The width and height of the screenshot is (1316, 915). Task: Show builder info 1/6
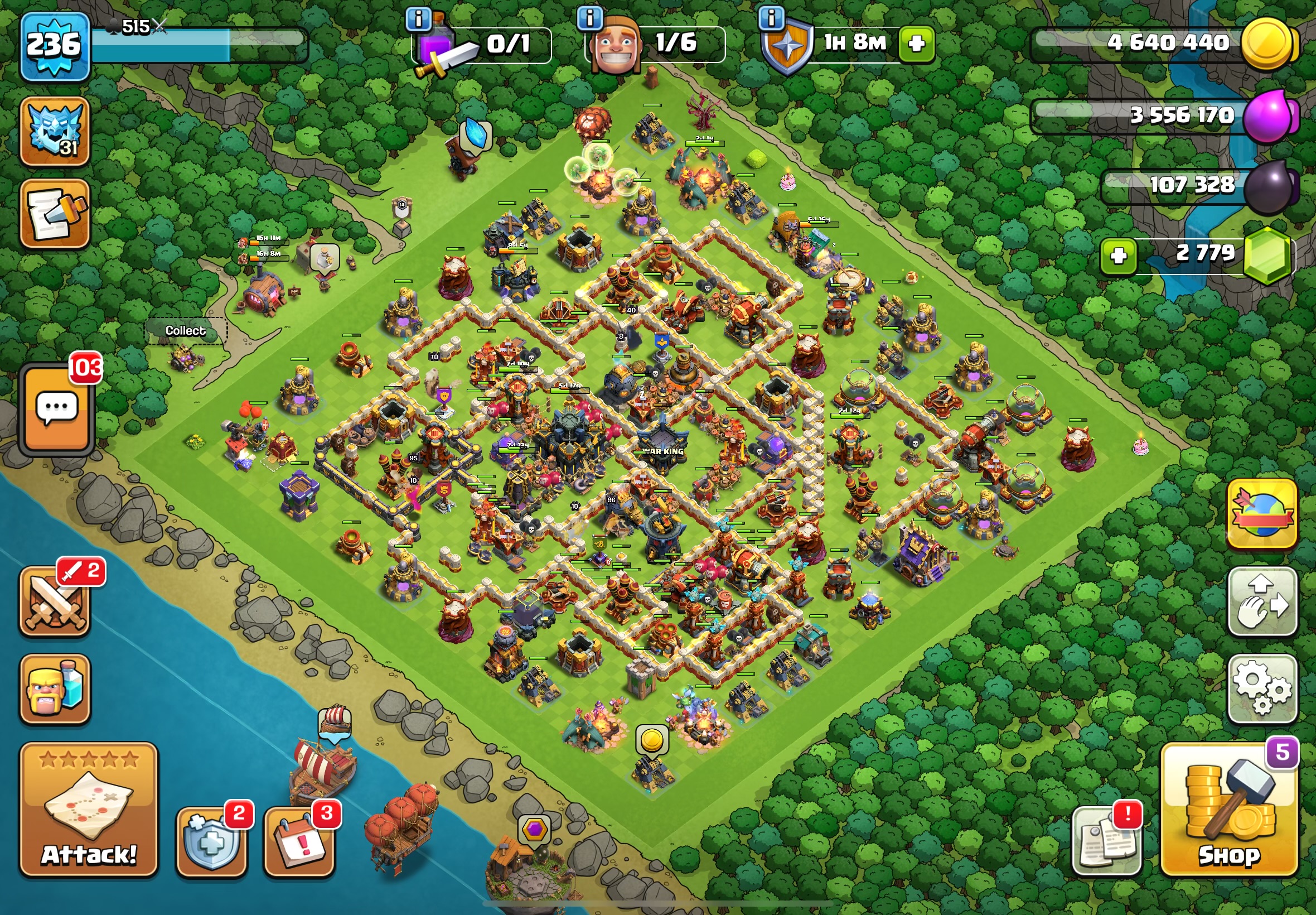[x=590, y=19]
